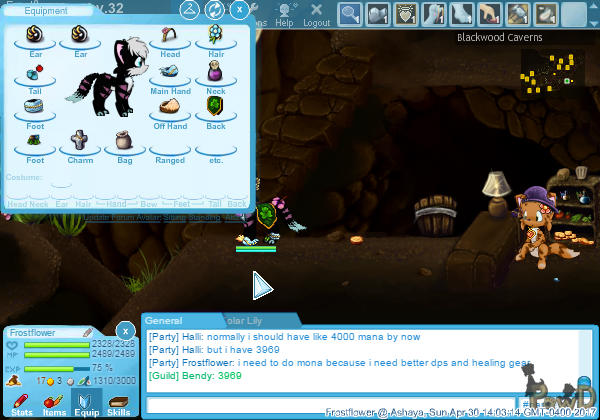Screen dimensions: 600x420
Task: Select the Tail equipment slot
Action: (x=35, y=76)
